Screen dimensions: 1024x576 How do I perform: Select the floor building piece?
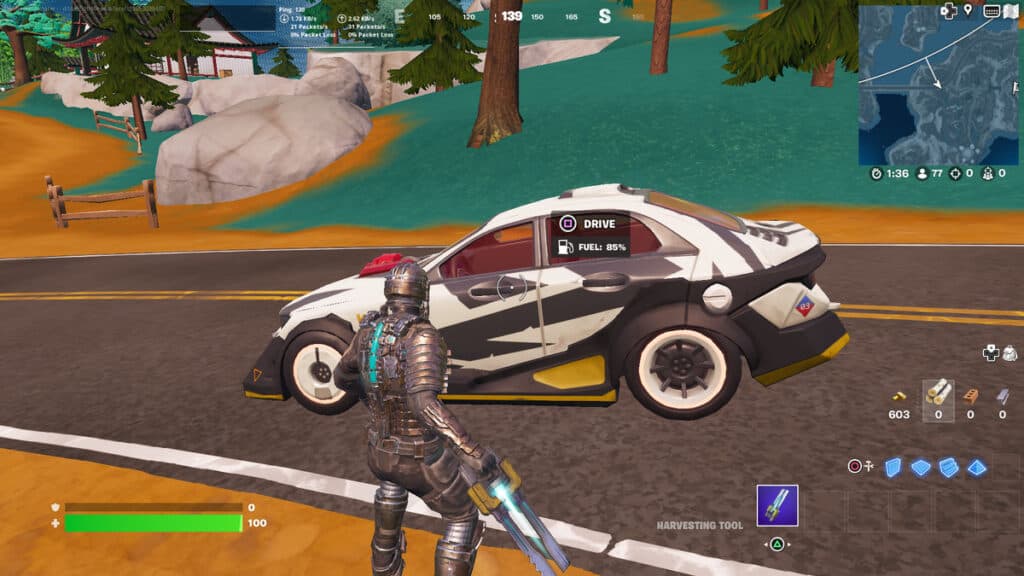coord(920,467)
